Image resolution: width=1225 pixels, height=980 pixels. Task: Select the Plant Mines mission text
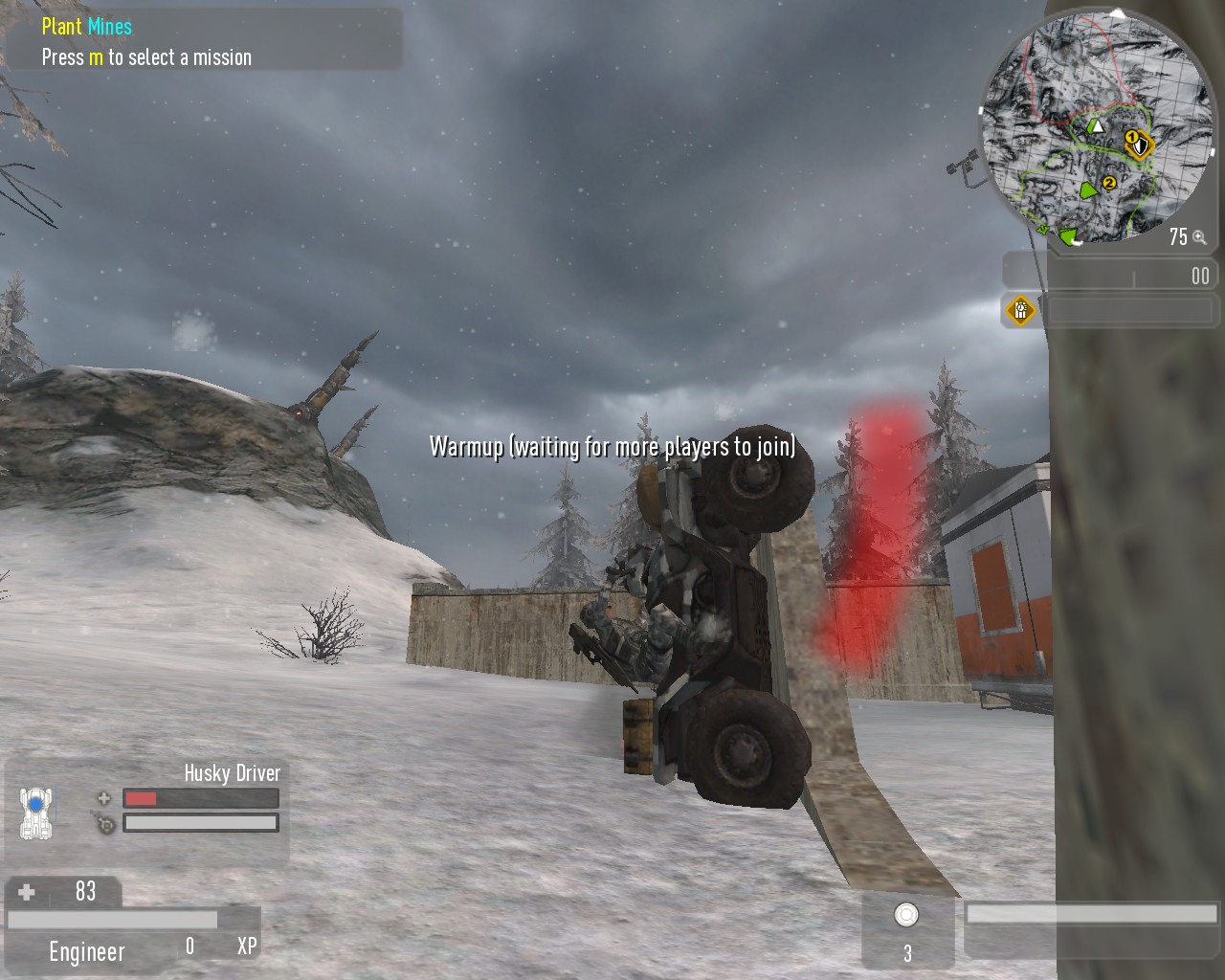click(87, 27)
